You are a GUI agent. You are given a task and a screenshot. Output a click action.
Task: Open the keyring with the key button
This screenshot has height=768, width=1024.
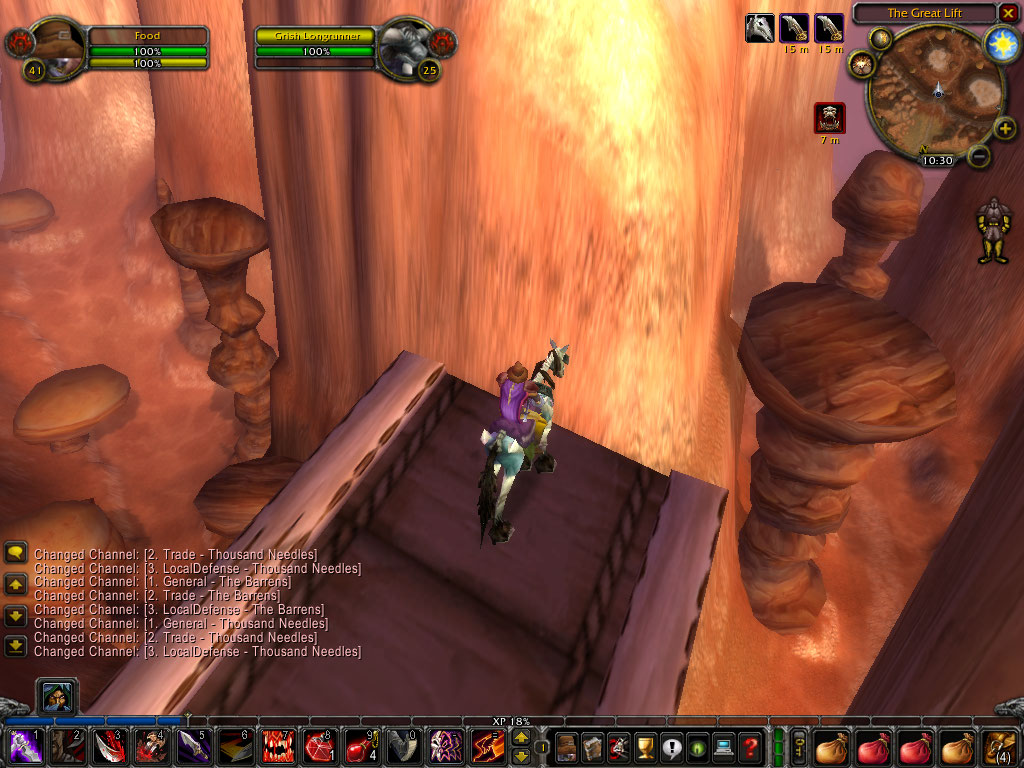point(799,746)
